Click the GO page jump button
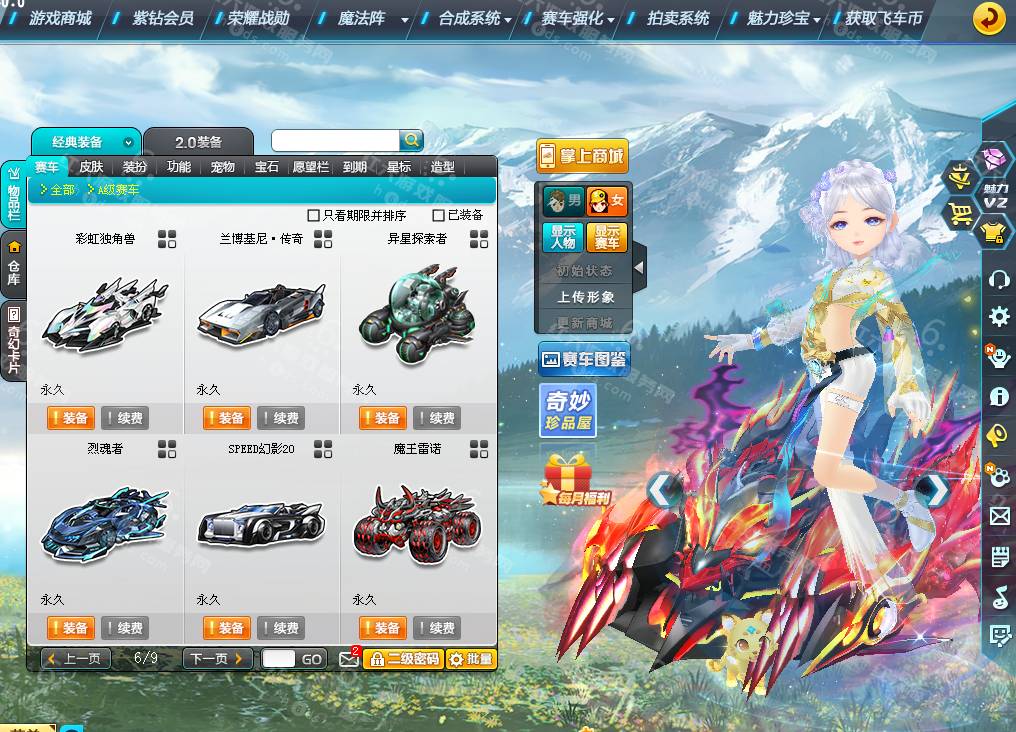Viewport: 1016px width, 732px height. coord(312,659)
